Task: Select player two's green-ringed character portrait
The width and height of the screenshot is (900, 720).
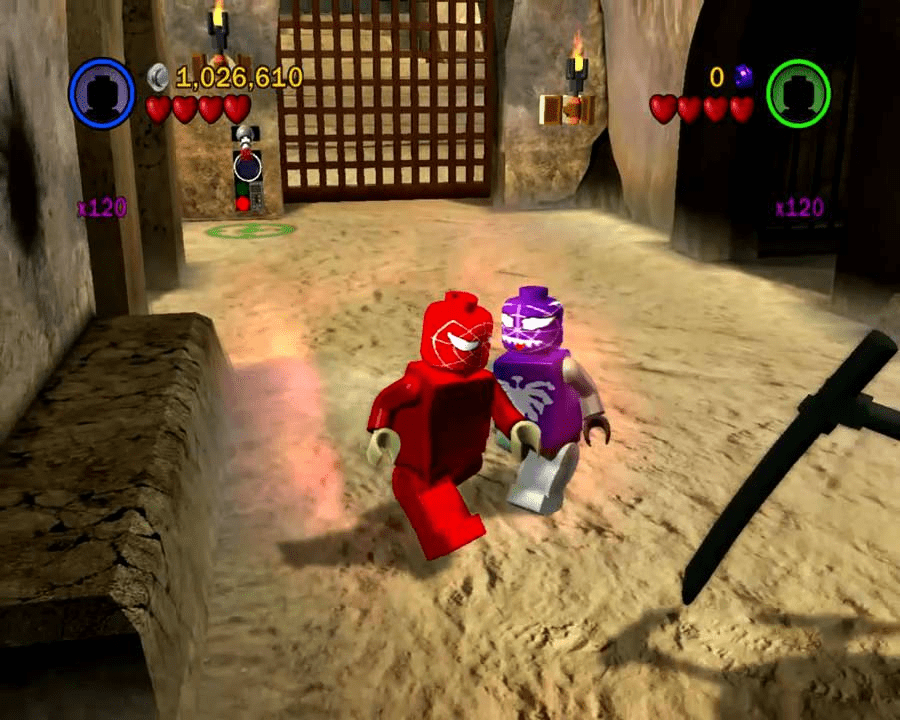Action: (797, 92)
